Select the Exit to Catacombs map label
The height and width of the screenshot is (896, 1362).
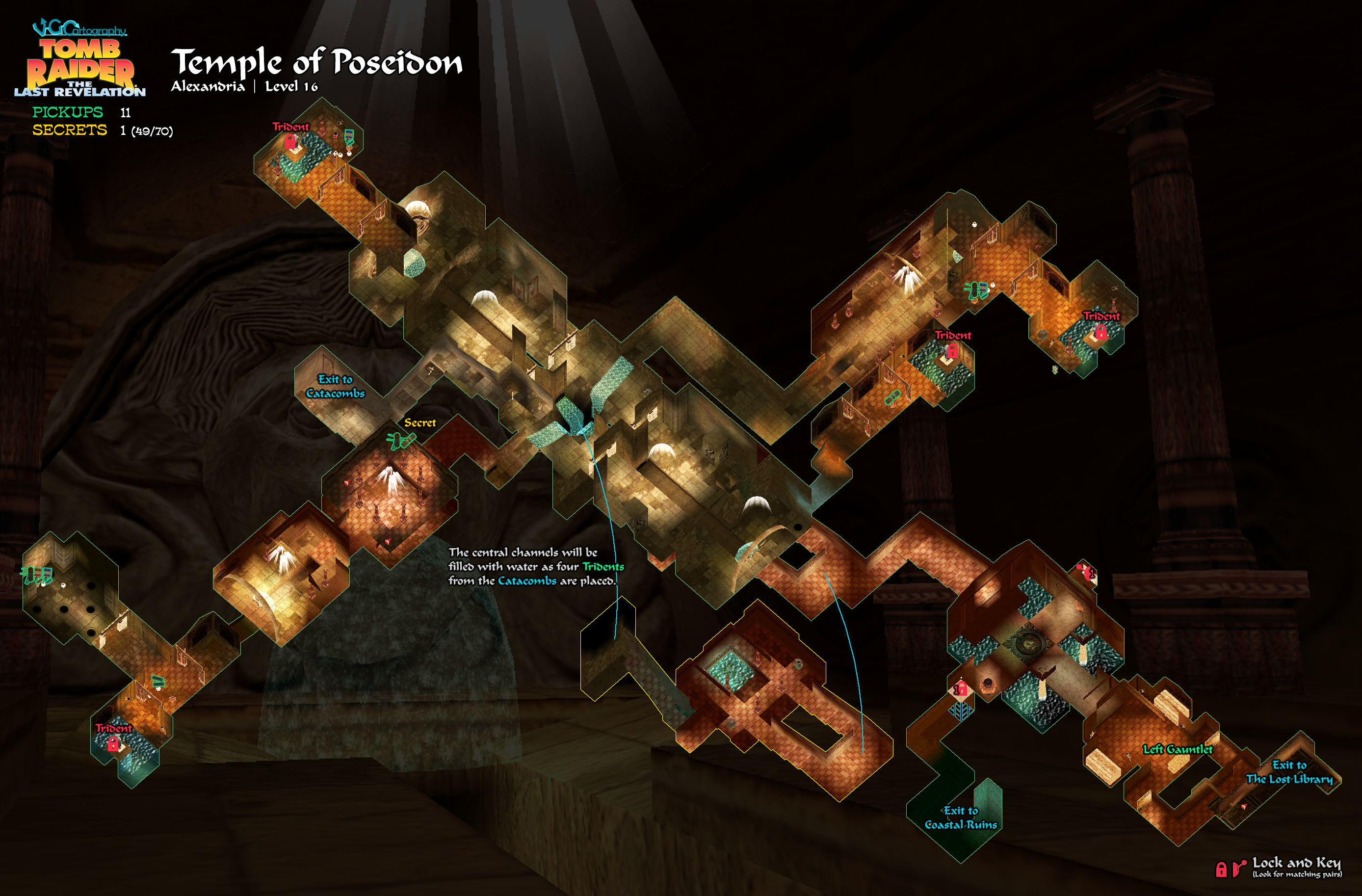point(336,386)
